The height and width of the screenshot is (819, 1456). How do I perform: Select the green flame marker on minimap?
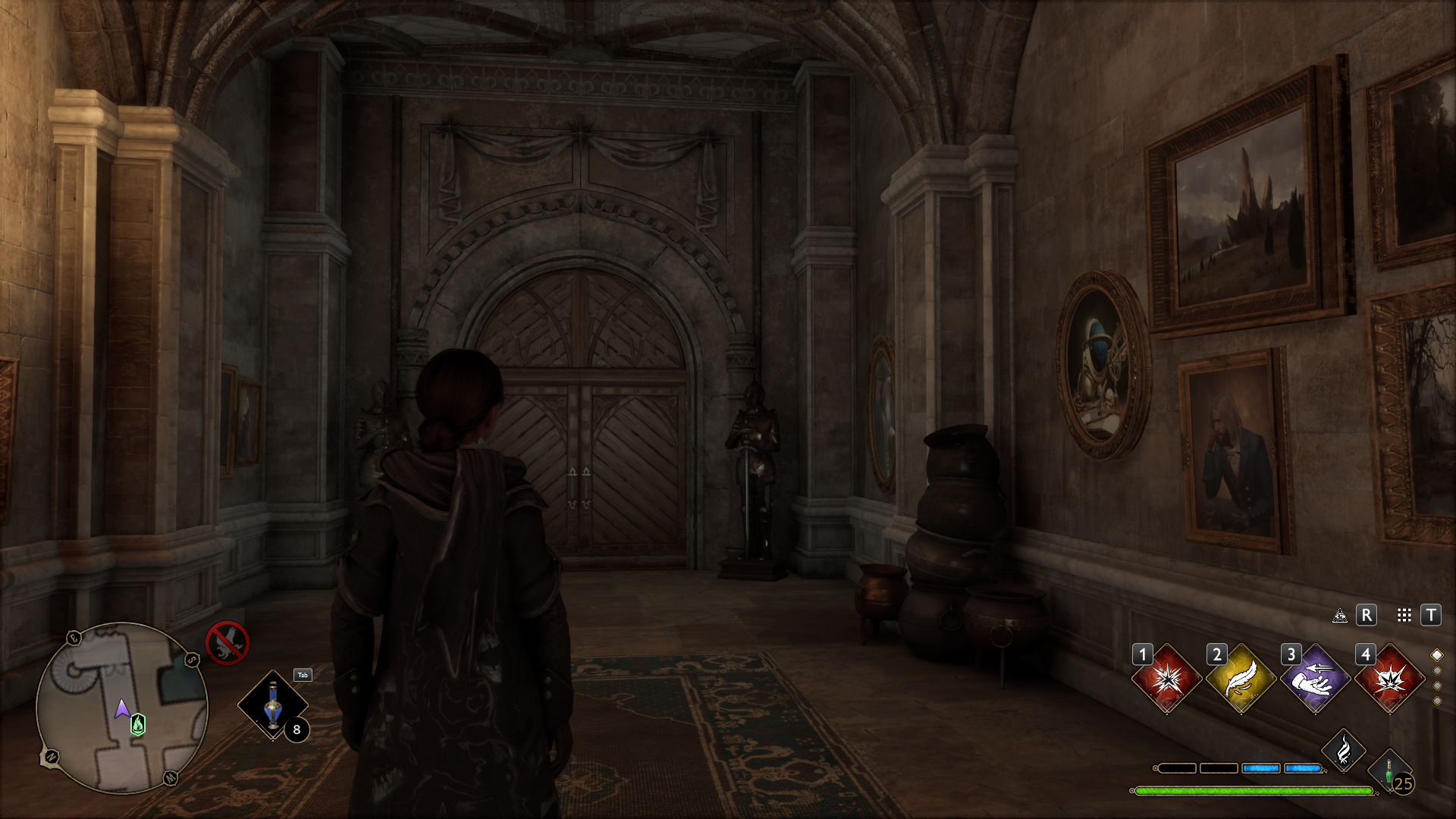(x=138, y=725)
